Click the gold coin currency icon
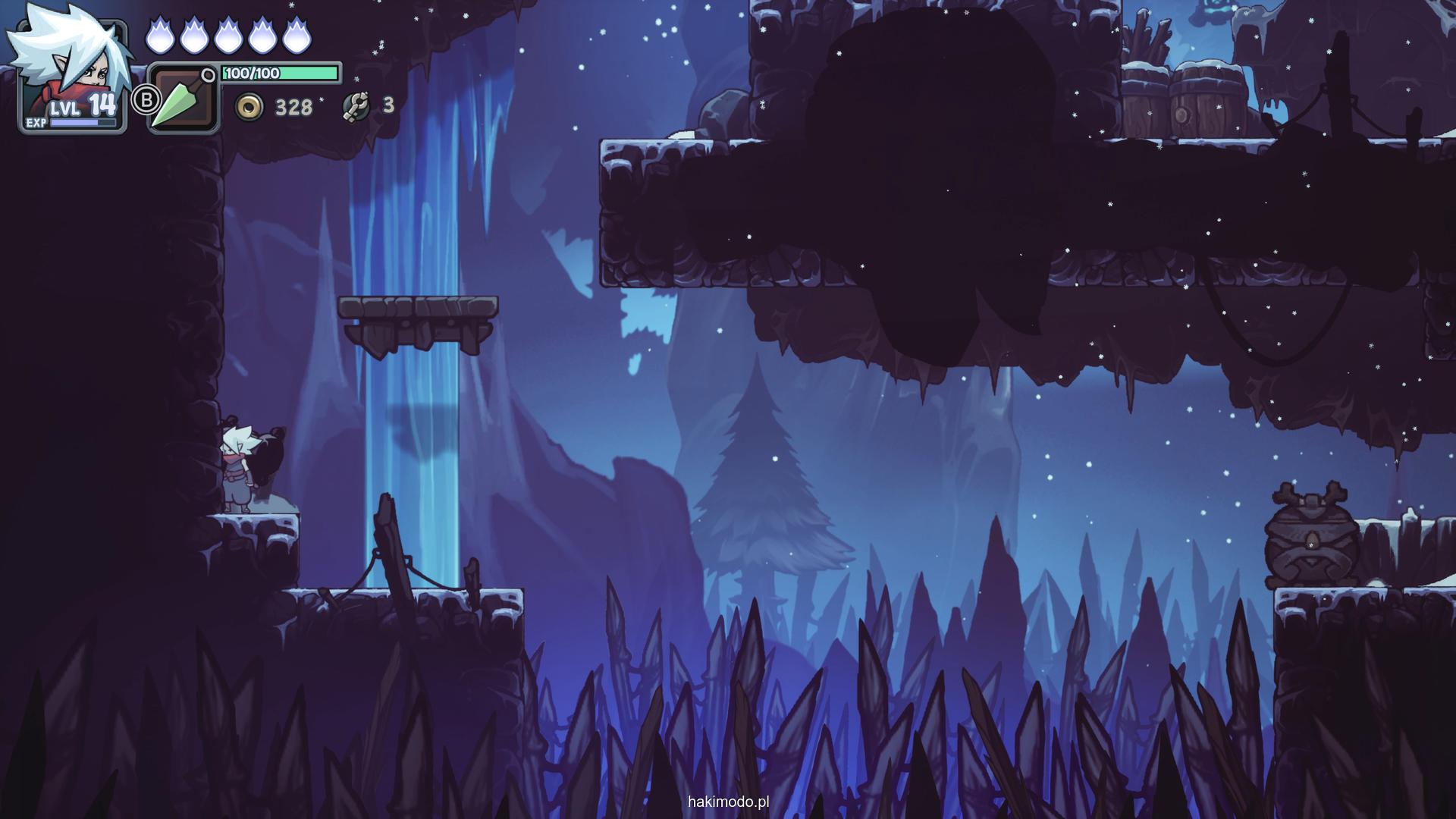 (249, 107)
